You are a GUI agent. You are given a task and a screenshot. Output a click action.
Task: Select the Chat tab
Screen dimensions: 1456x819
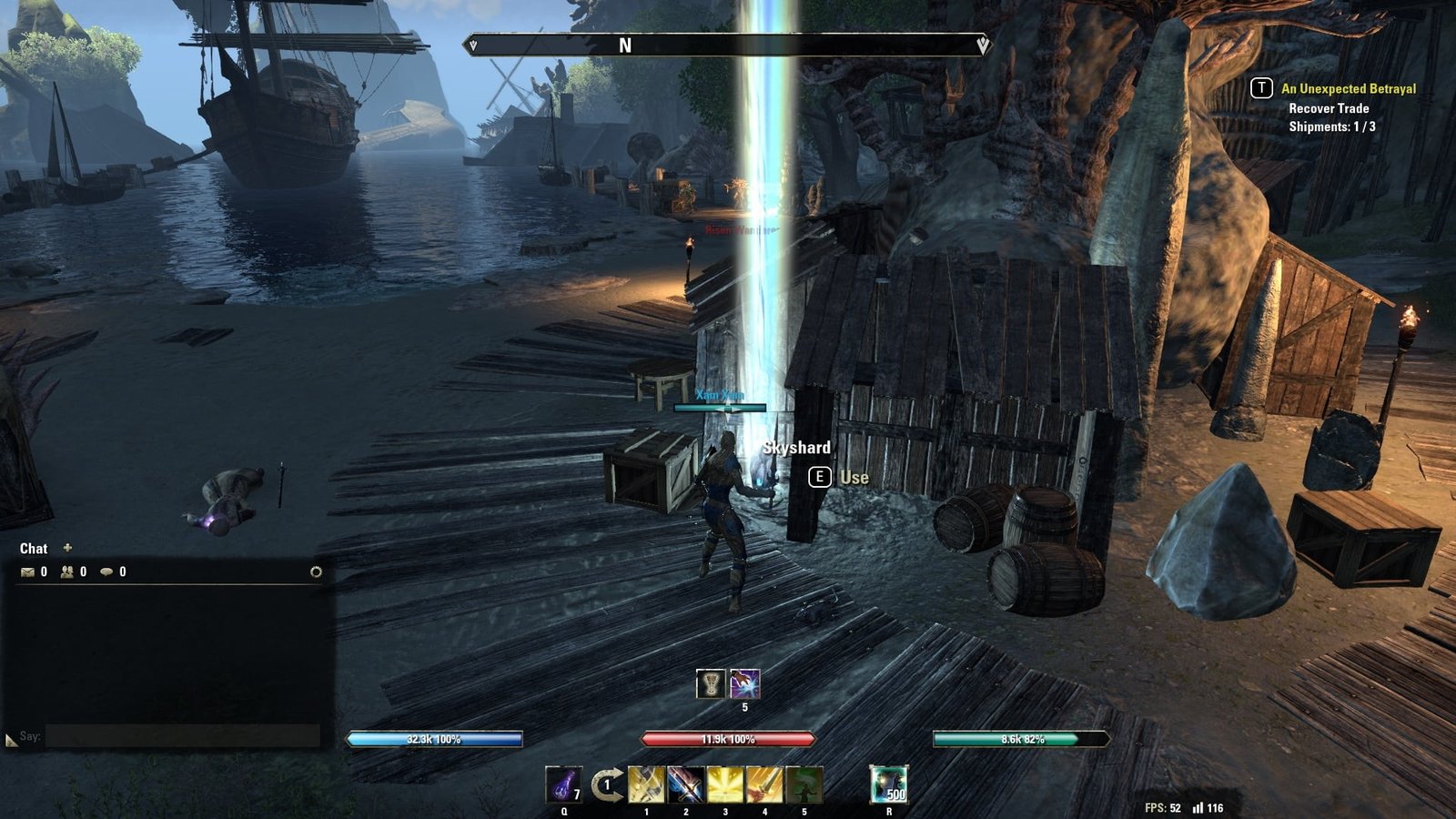pos(34,549)
